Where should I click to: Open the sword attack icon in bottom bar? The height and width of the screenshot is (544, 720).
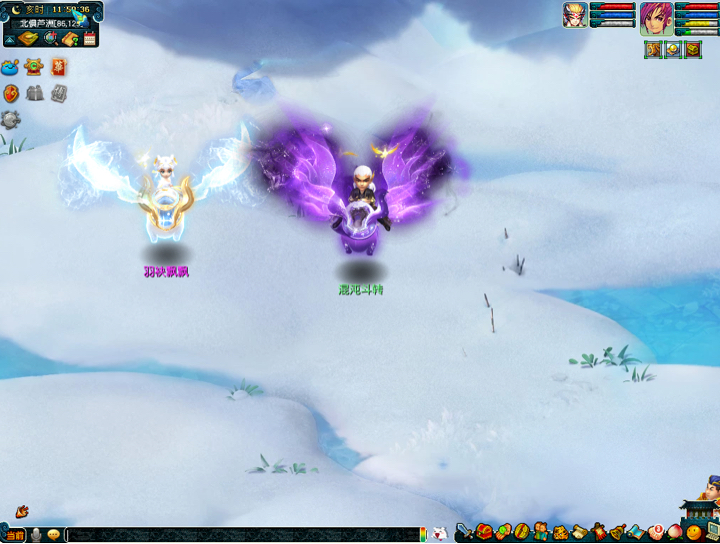tap(465, 532)
